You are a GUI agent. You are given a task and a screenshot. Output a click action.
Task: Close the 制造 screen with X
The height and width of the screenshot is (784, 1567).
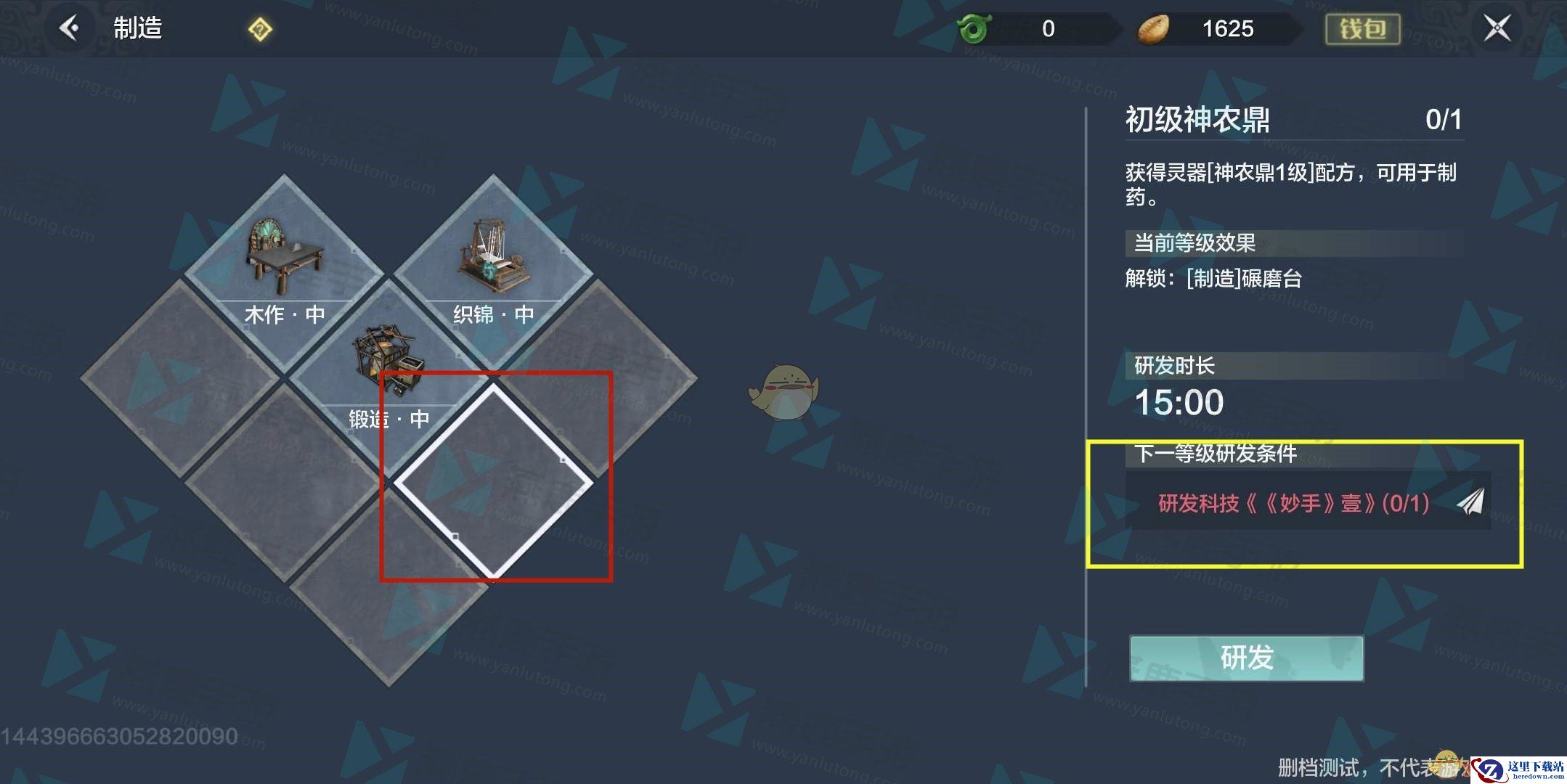(1497, 29)
